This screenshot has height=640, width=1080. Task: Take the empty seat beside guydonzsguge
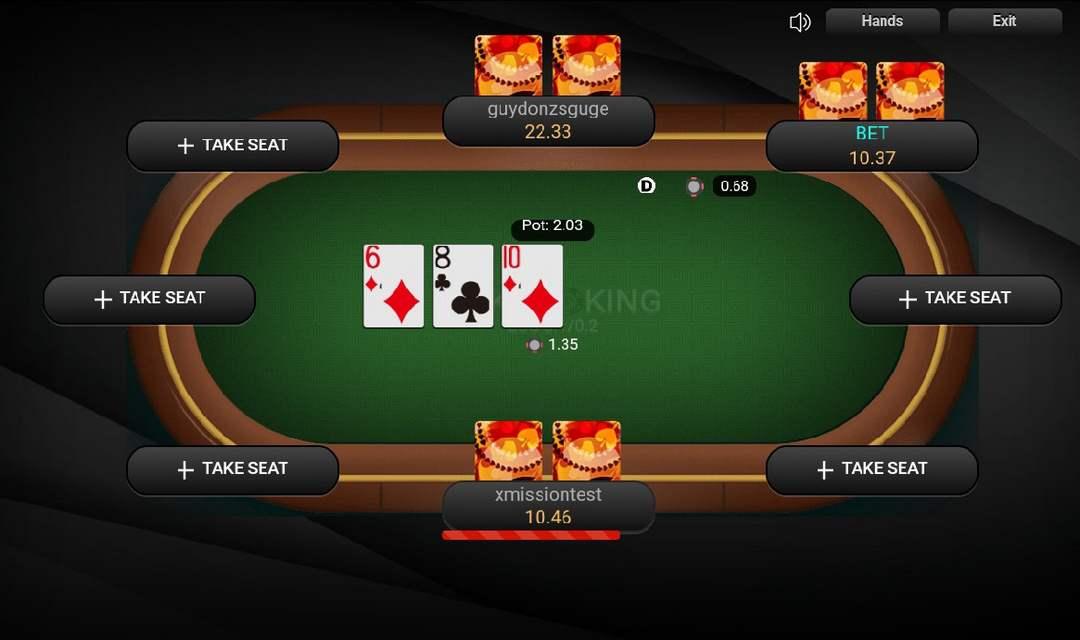click(x=233, y=146)
